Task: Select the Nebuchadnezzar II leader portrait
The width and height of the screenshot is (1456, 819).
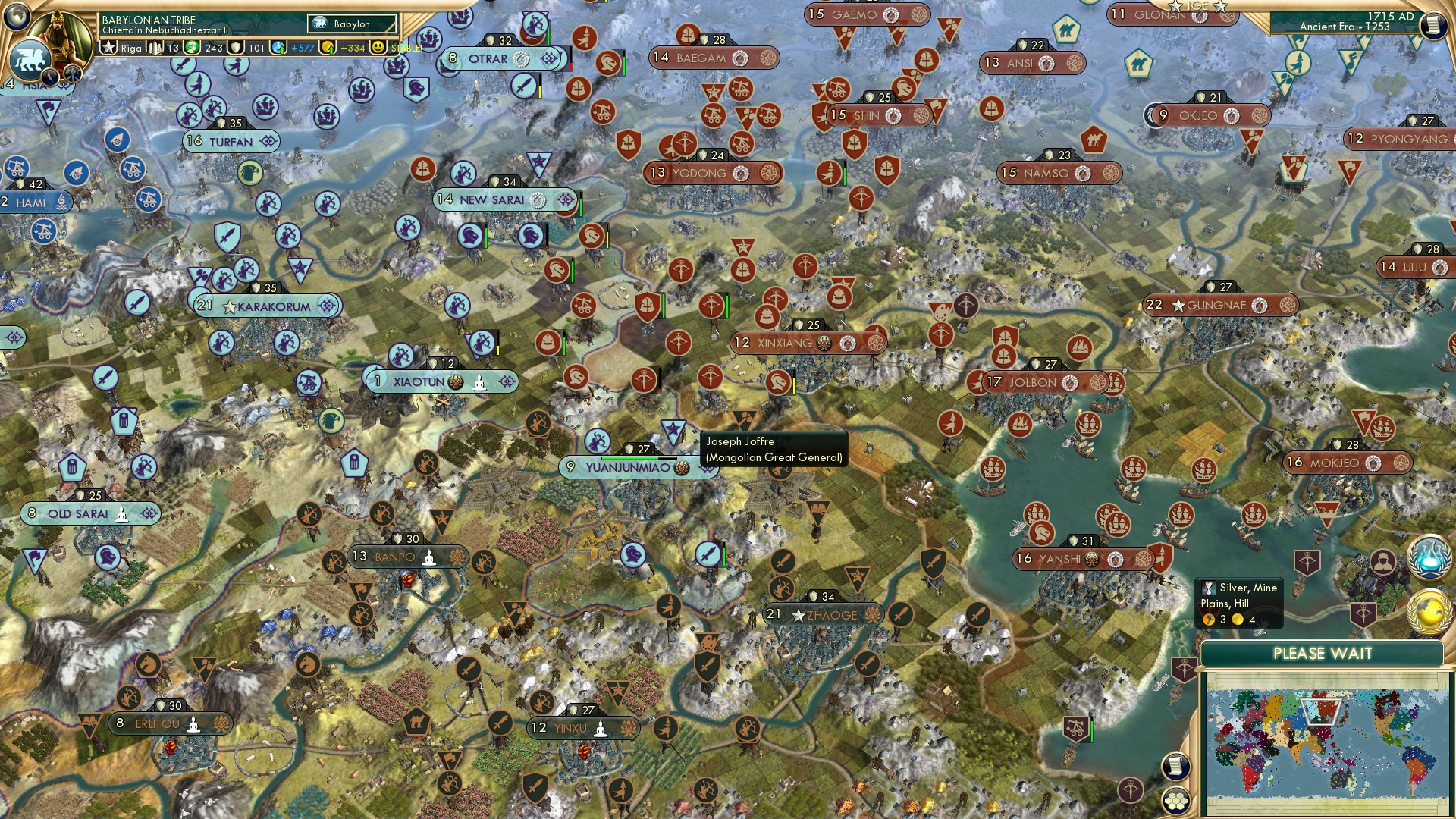Action: [59, 36]
